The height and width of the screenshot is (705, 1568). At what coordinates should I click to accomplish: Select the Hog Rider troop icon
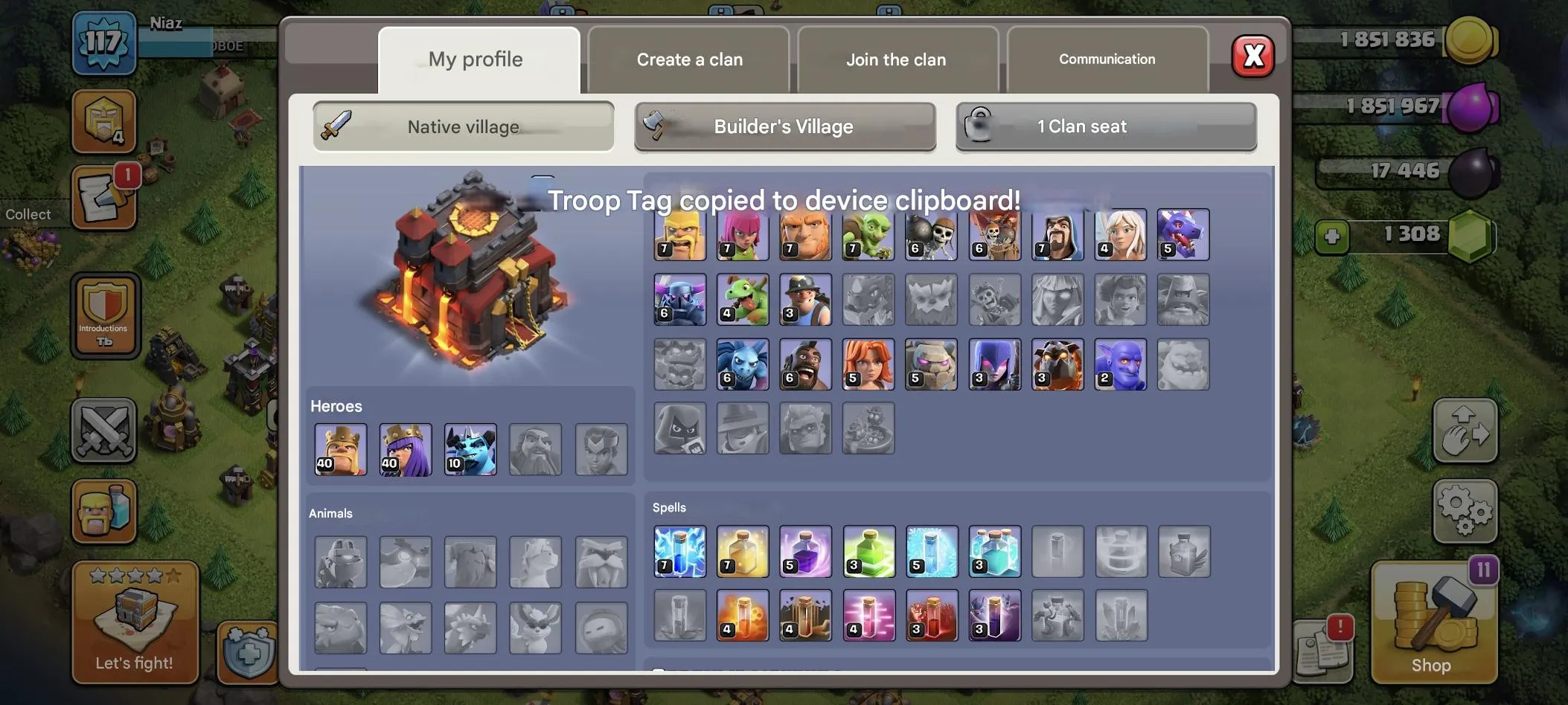click(x=805, y=364)
